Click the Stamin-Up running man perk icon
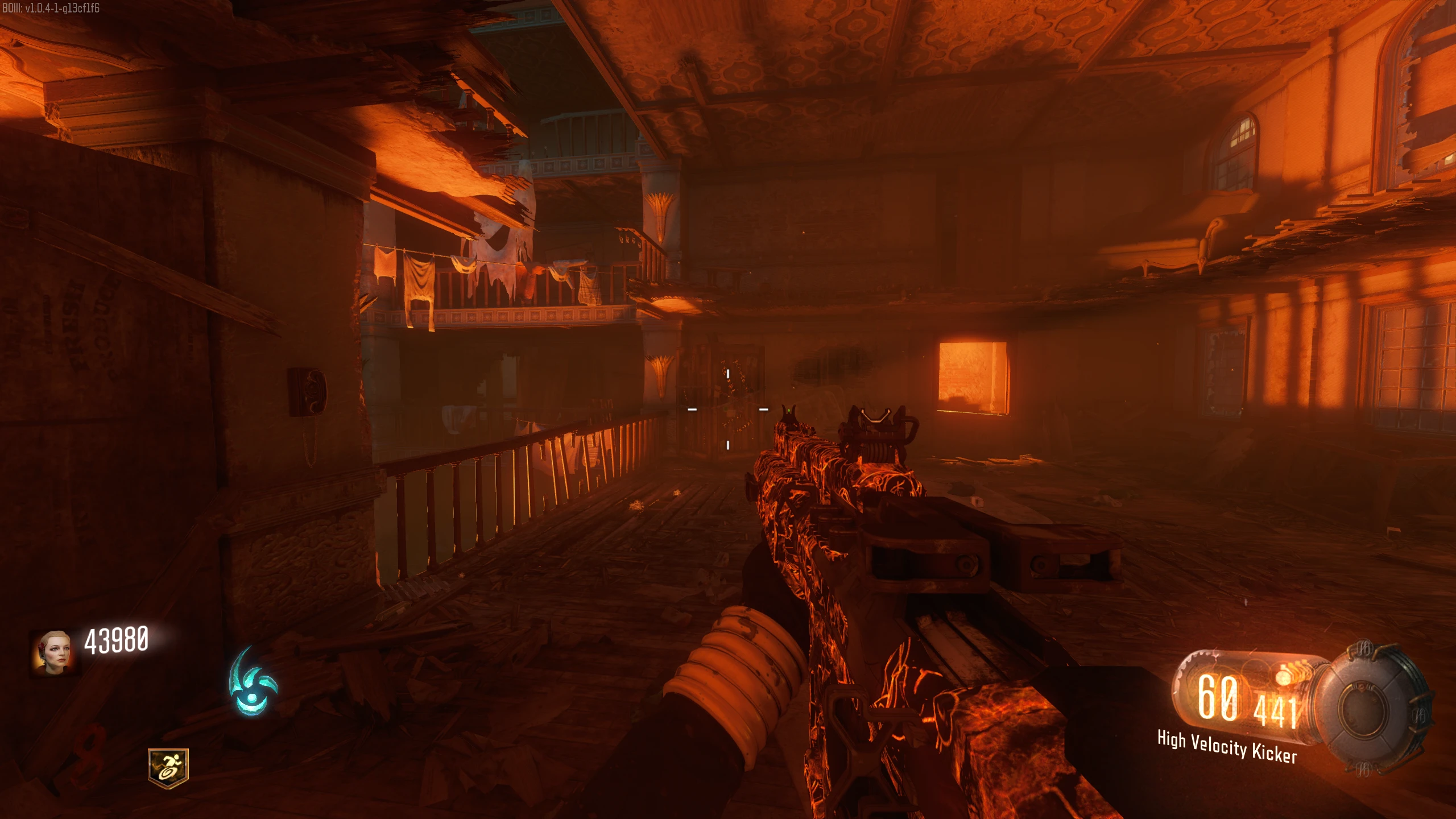Viewport: 1456px width, 819px height. click(168, 768)
